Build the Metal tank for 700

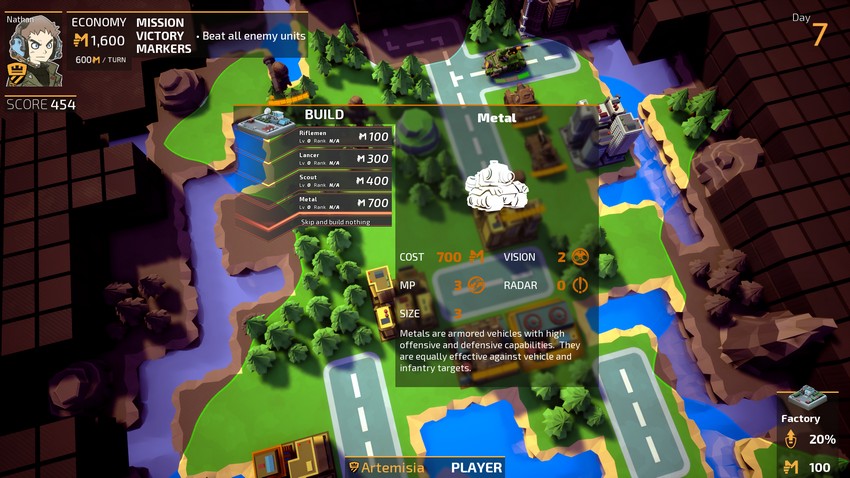[344, 203]
